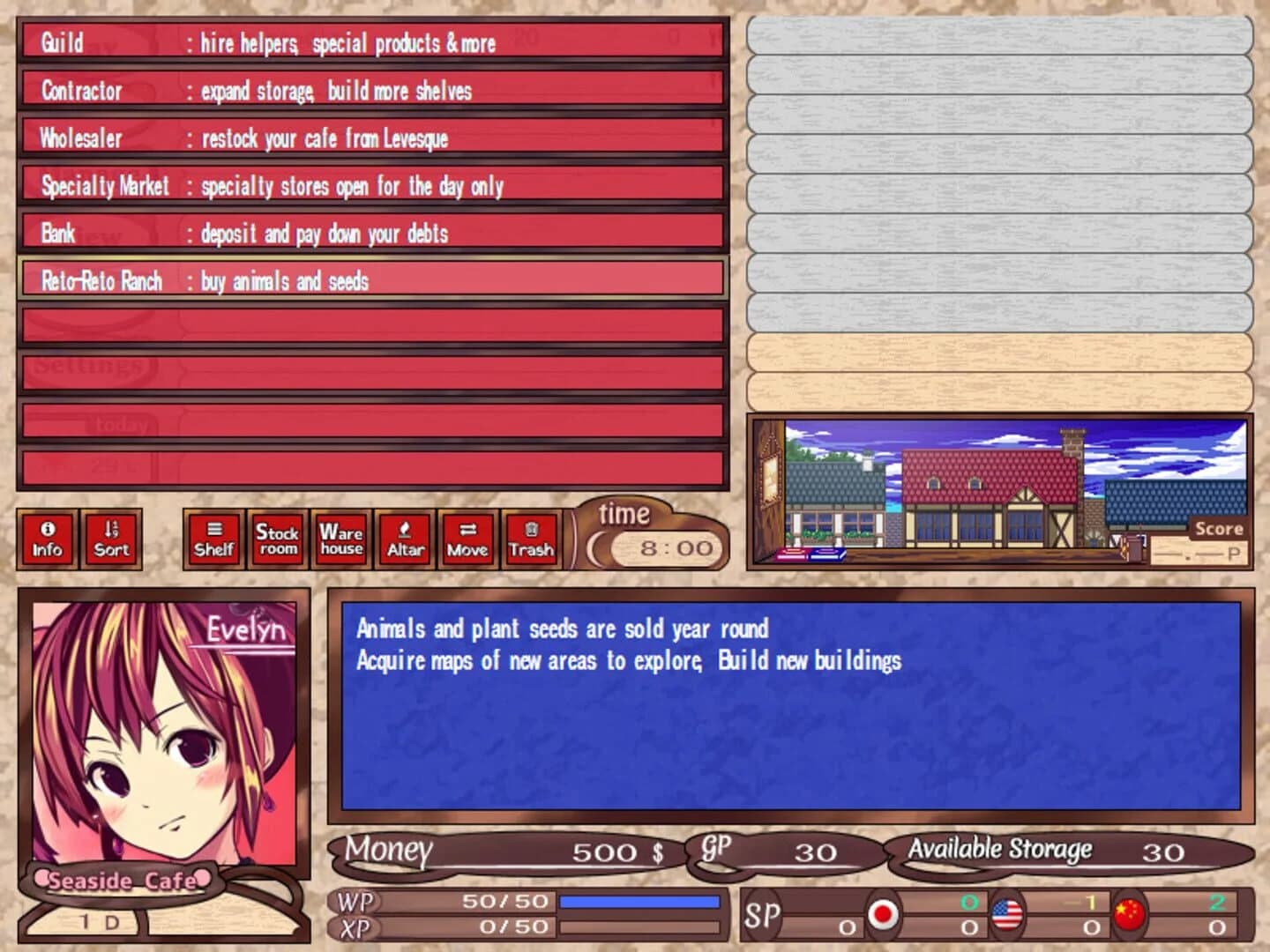Open the Shelf view icon
This screenshot has height=952, width=1270.
tap(213, 539)
